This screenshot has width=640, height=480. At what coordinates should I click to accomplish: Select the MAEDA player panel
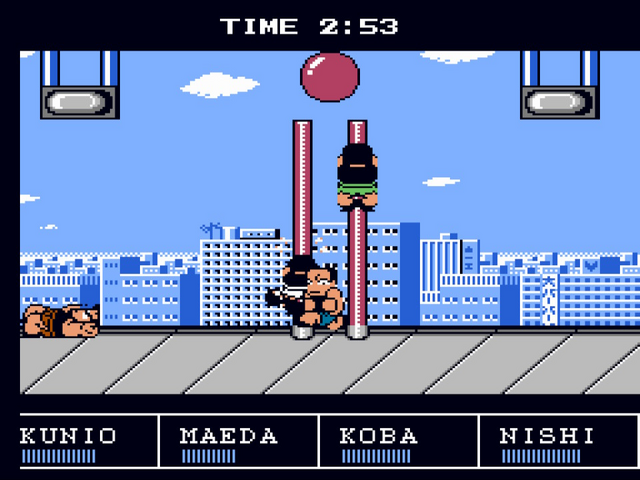click(x=238, y=443)
